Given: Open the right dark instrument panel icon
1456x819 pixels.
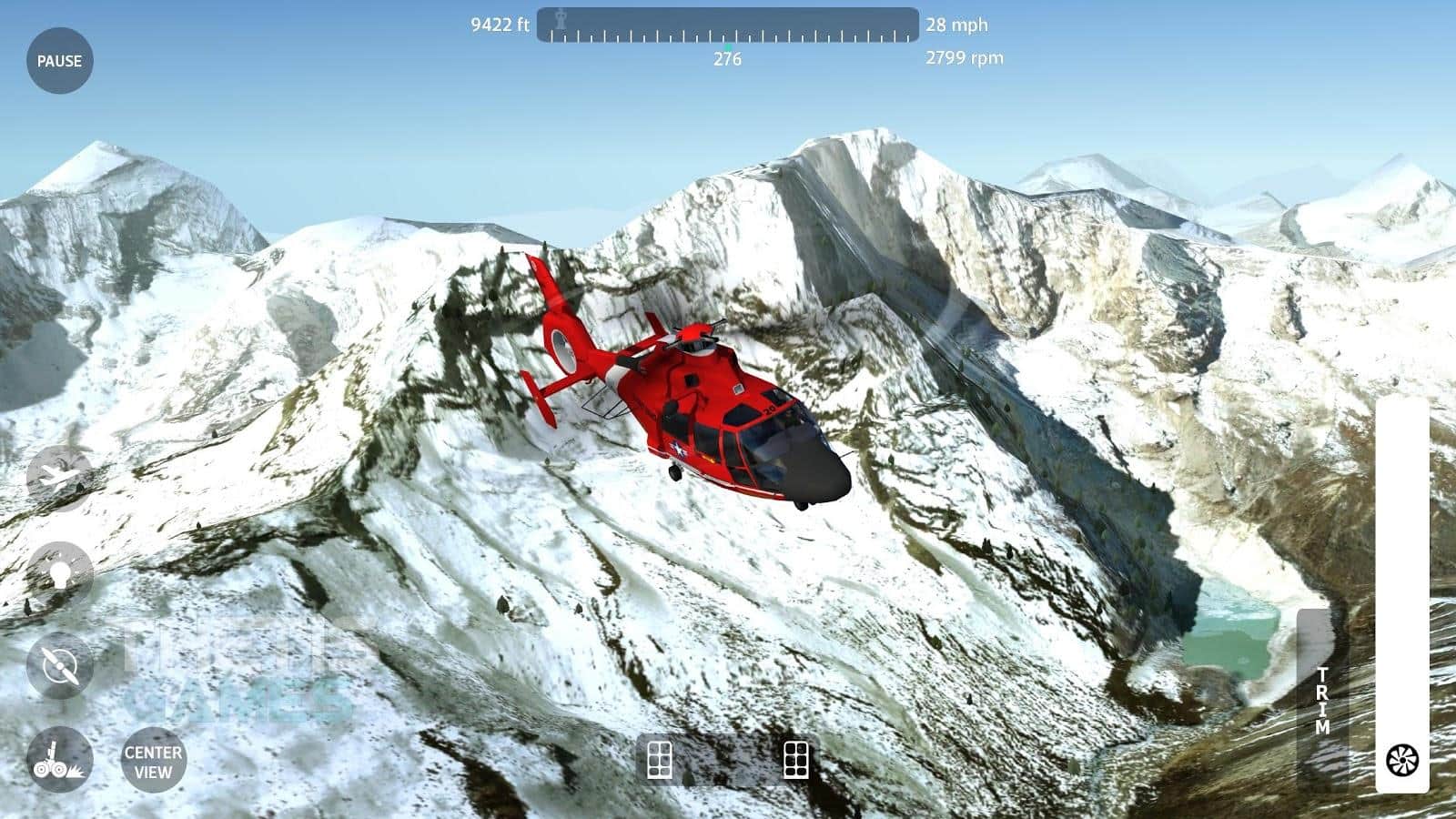Looking at the screenshot, I should (796, 760).
